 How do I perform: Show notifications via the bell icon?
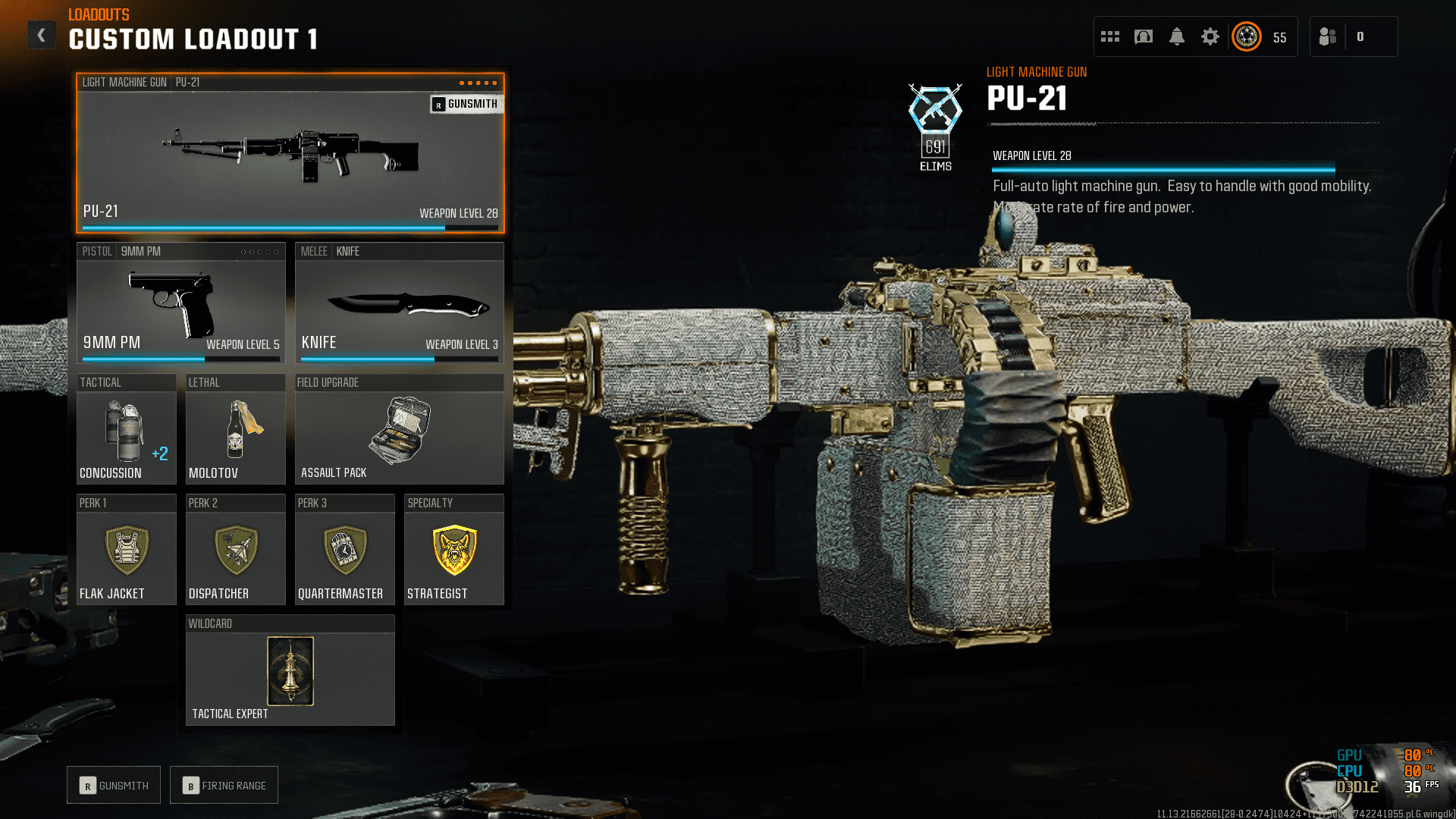pos(1177,36)
